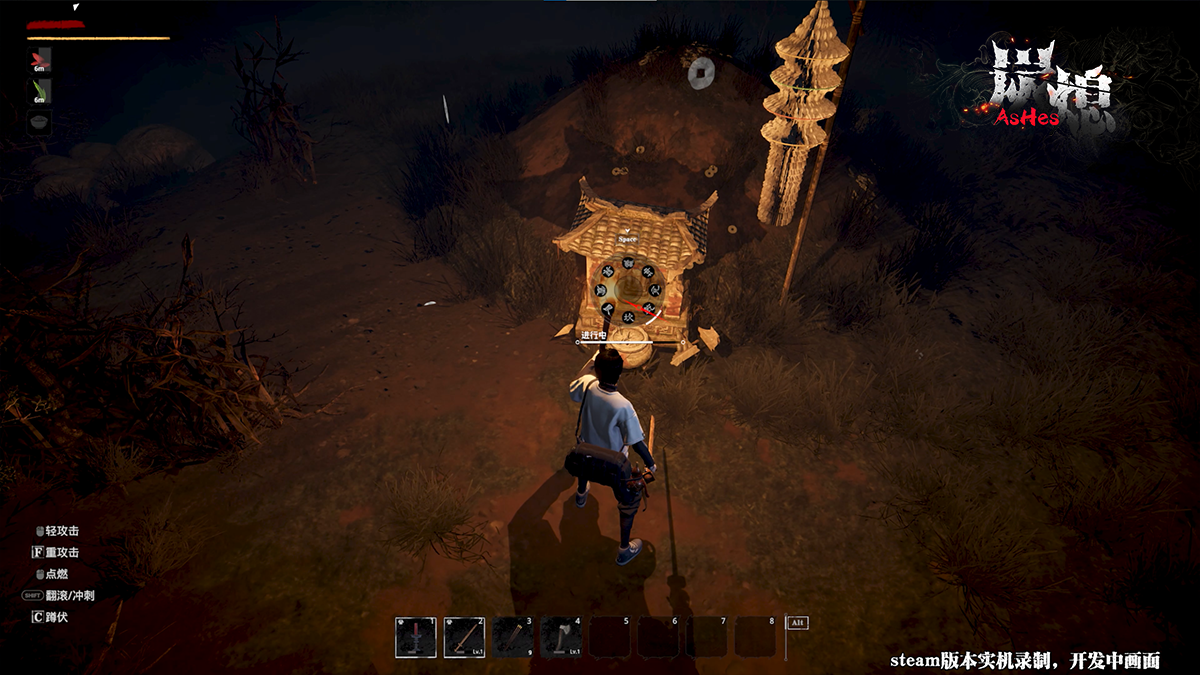Select the red candle hotbar slot

(416, 637)
